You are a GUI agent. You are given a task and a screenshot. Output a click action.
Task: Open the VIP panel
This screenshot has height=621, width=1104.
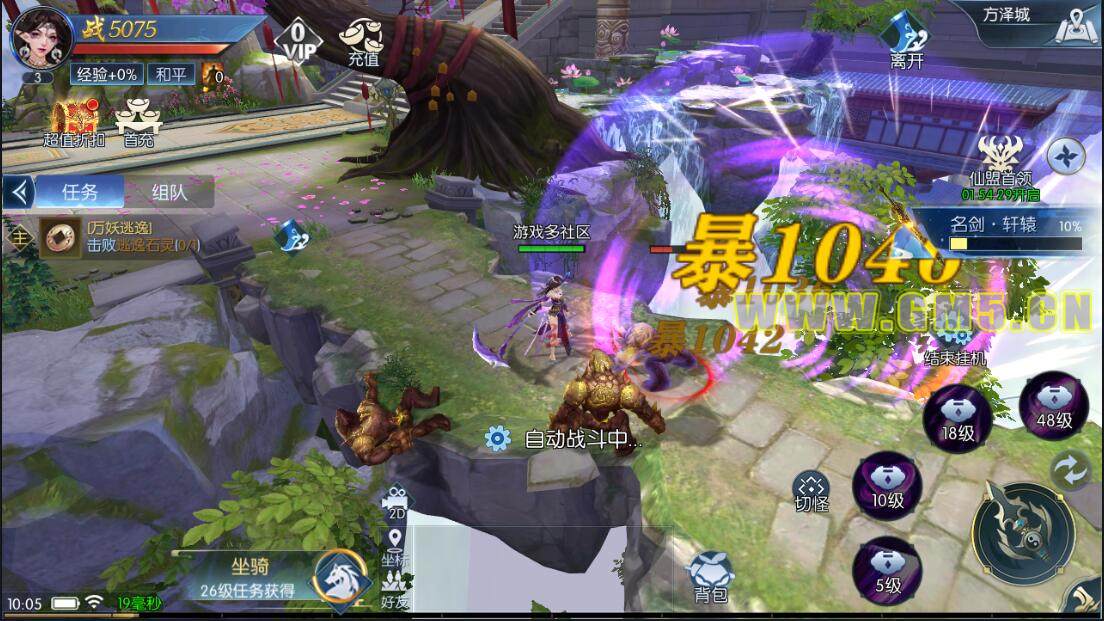coord(297,38)
